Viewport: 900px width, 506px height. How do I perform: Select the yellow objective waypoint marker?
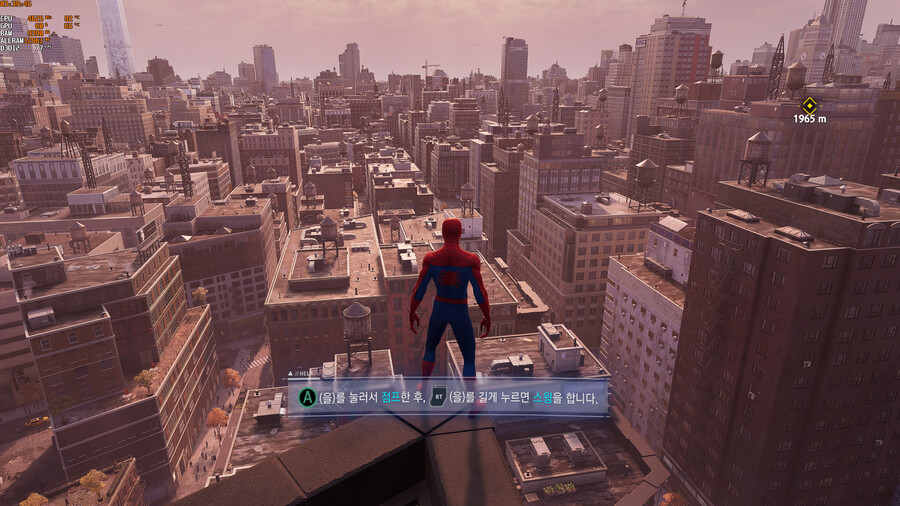pyautogui.click(x=809, y=104)
